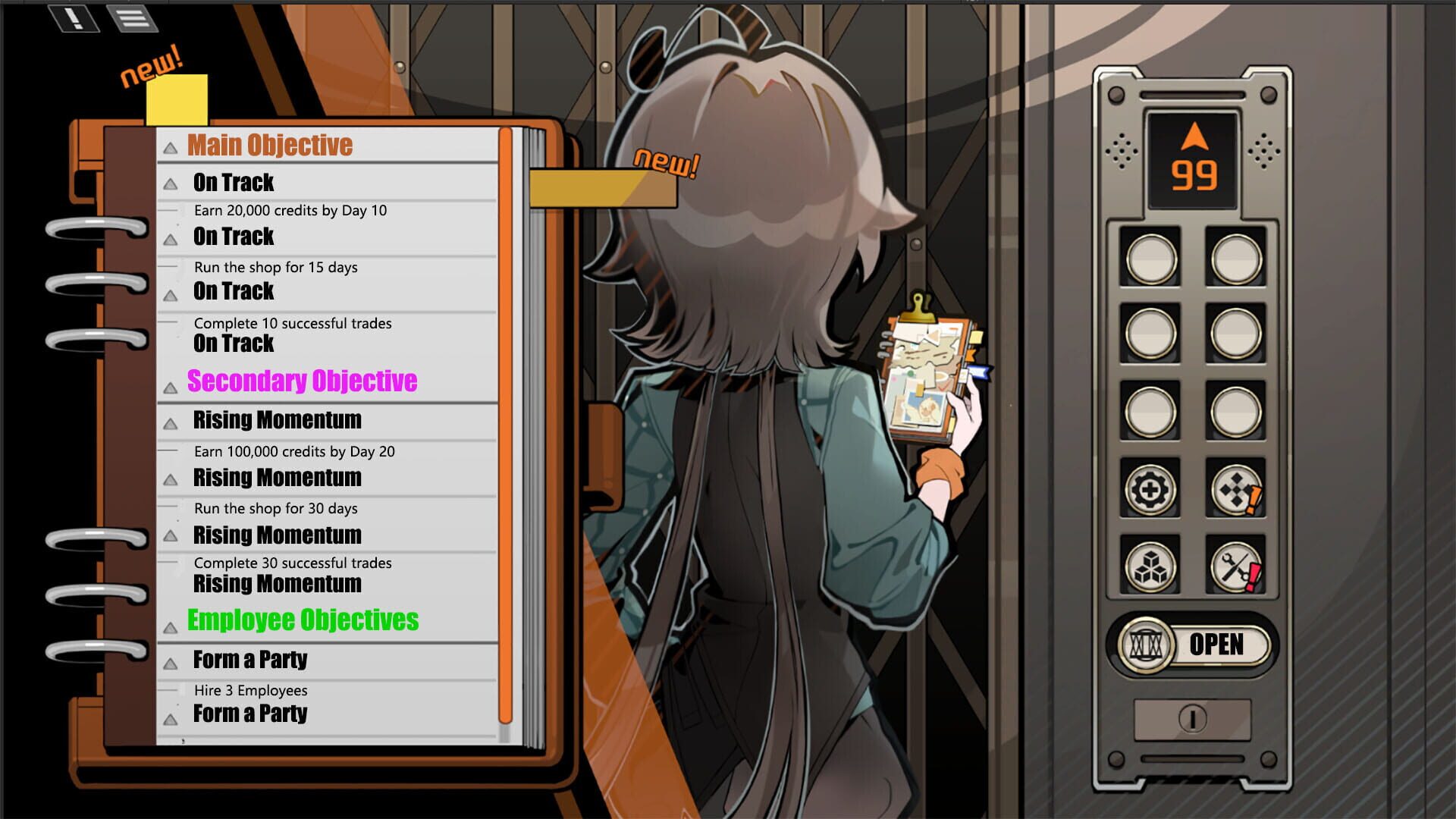Select the Form a Party objective

click(250, 660)
